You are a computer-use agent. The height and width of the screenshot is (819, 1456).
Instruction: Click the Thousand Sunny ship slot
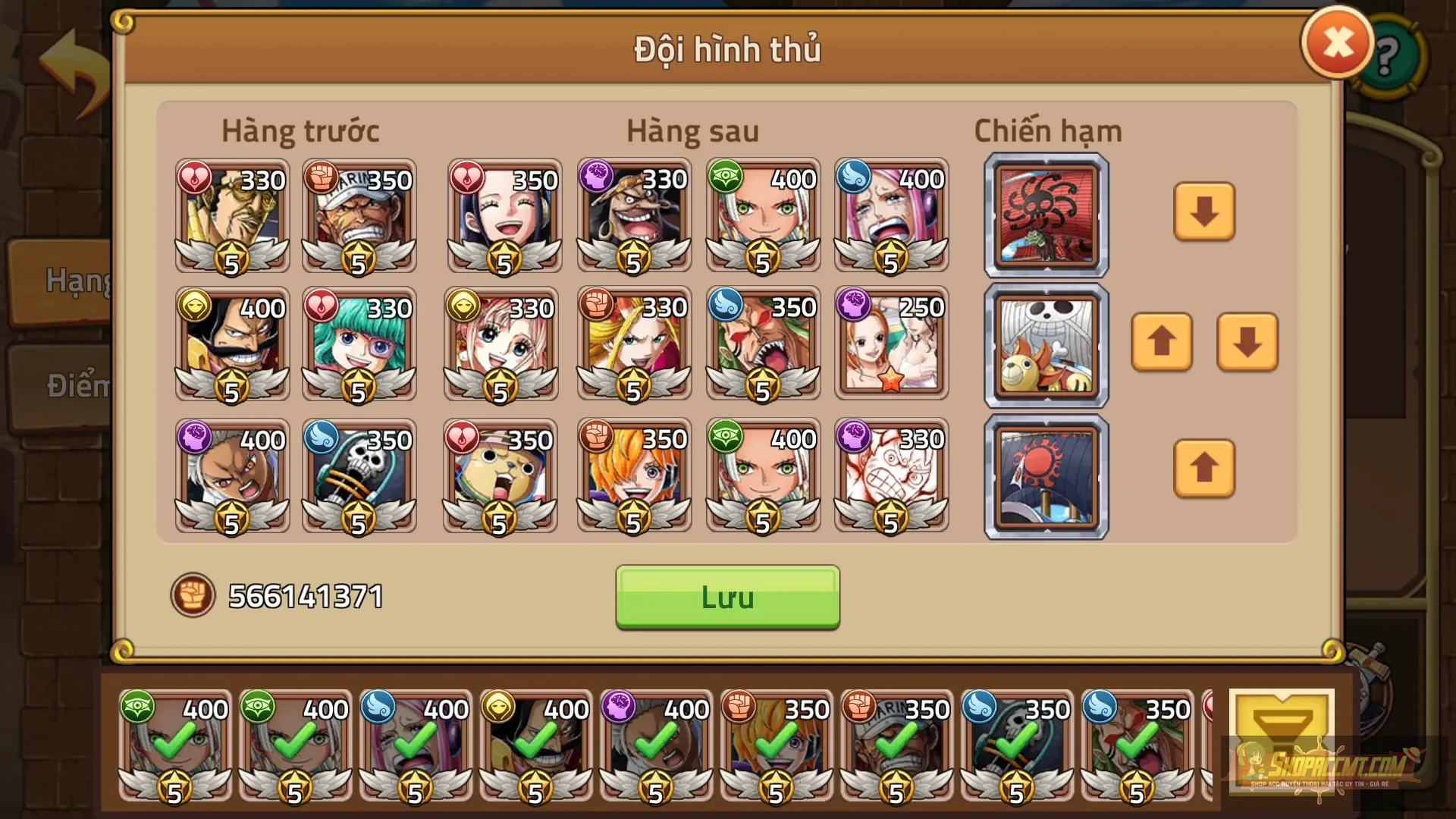[x=1045, y=345]
